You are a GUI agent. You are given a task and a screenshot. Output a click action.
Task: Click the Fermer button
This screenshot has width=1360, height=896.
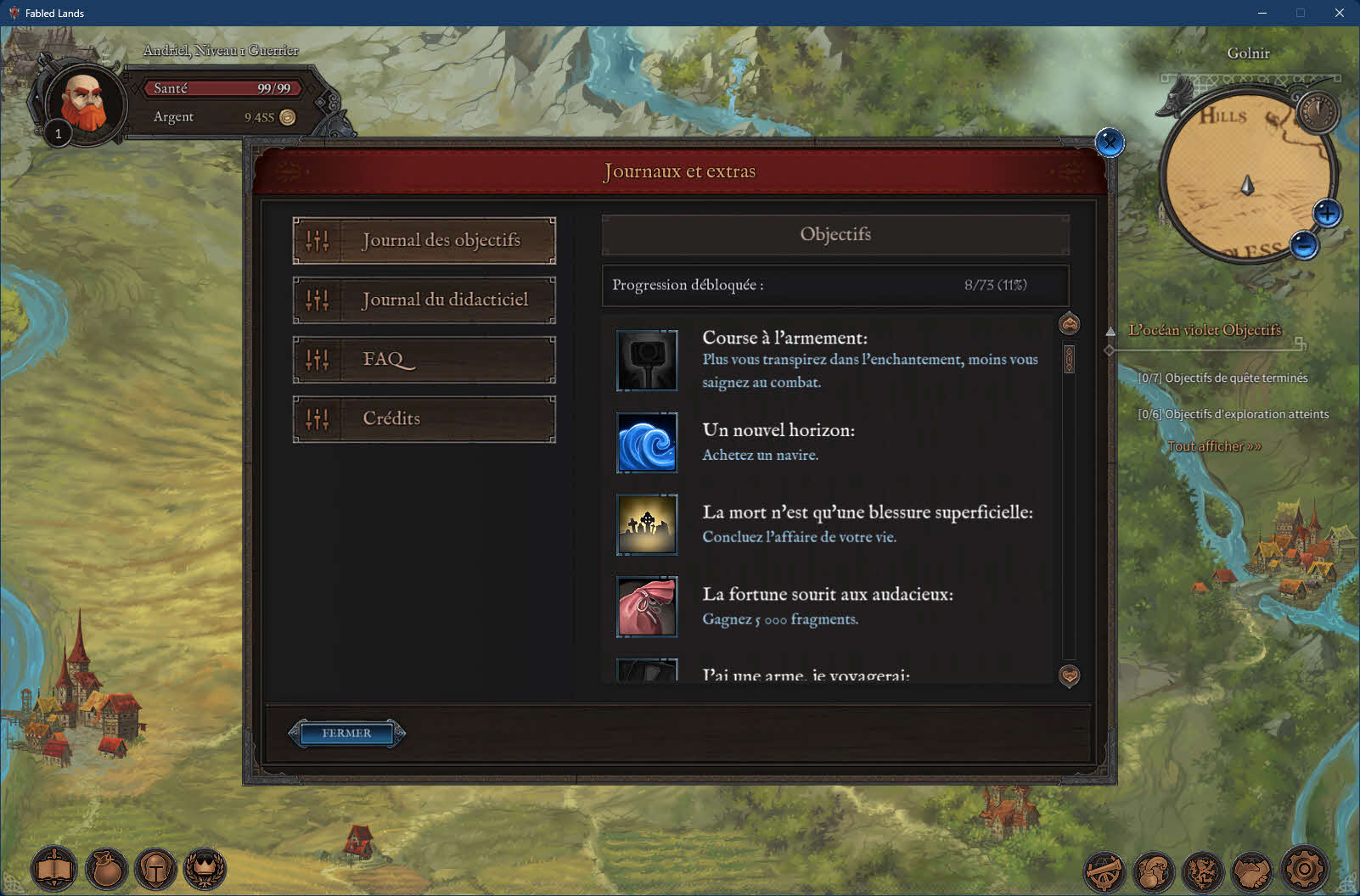[346, 733]
